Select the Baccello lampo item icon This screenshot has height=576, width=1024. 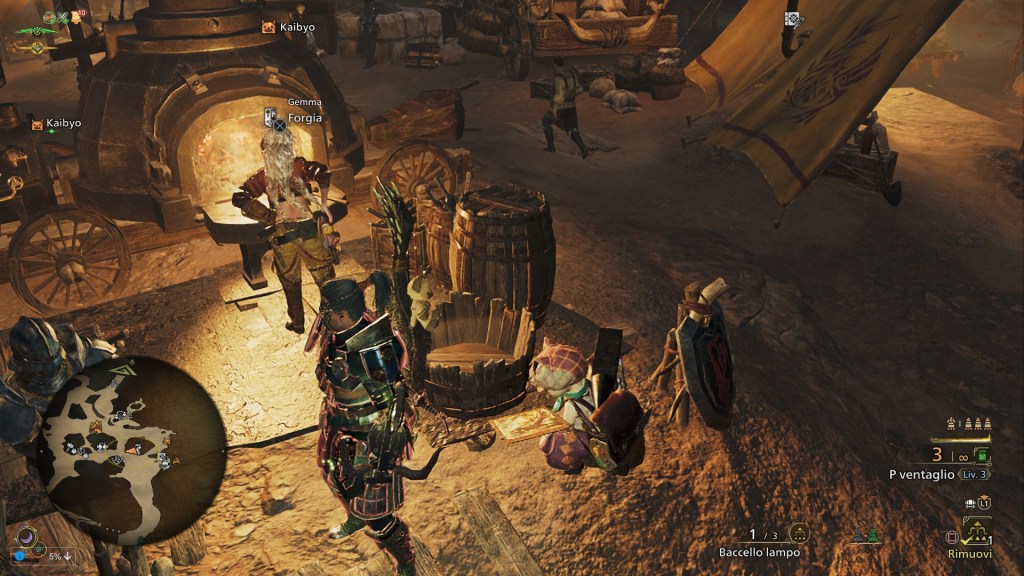(798, 534)
